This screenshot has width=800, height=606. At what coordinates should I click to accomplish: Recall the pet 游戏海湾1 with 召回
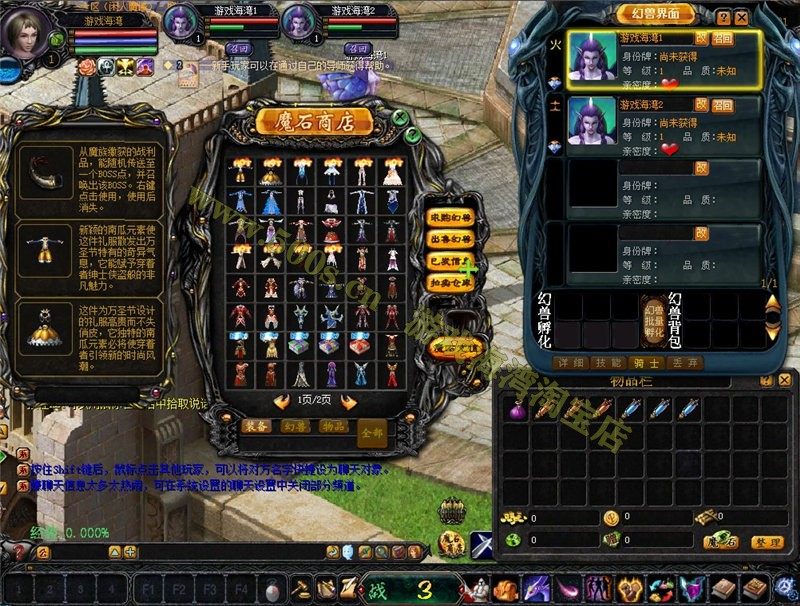click(723, 38)
